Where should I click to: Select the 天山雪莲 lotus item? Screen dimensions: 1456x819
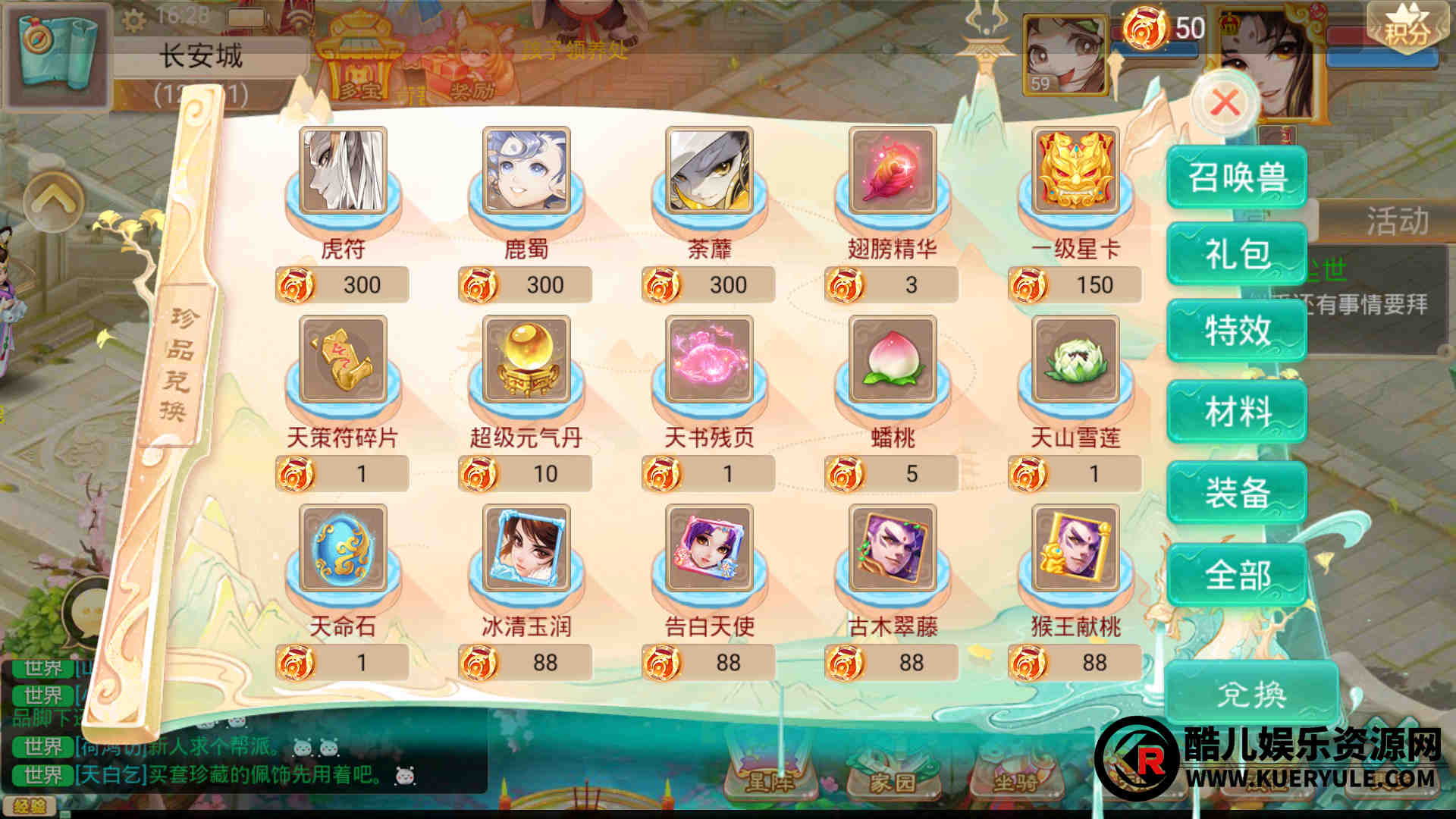[x=1075, y=359]
